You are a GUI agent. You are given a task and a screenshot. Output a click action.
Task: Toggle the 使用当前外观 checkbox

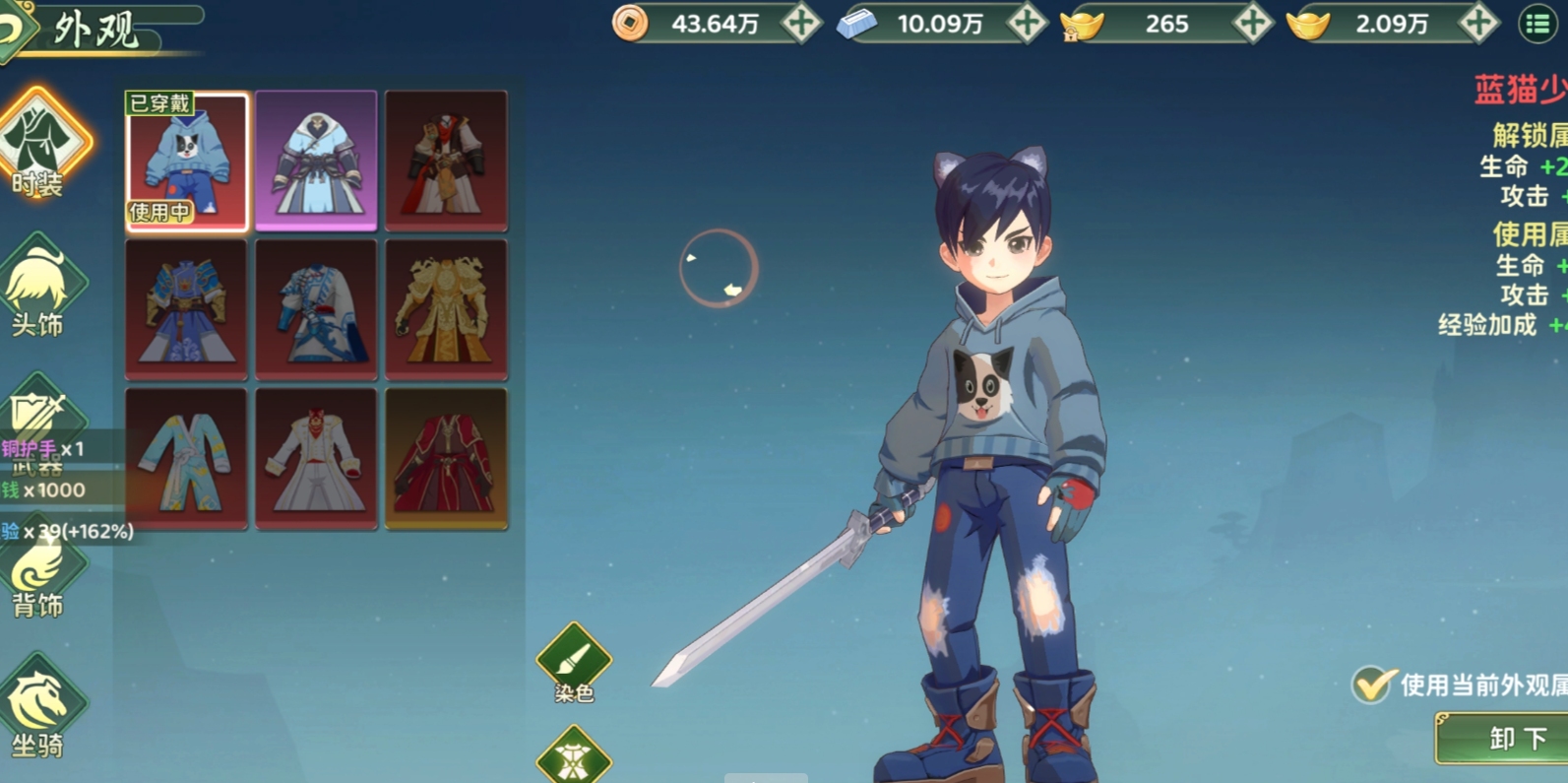(x=1370, y=685)
